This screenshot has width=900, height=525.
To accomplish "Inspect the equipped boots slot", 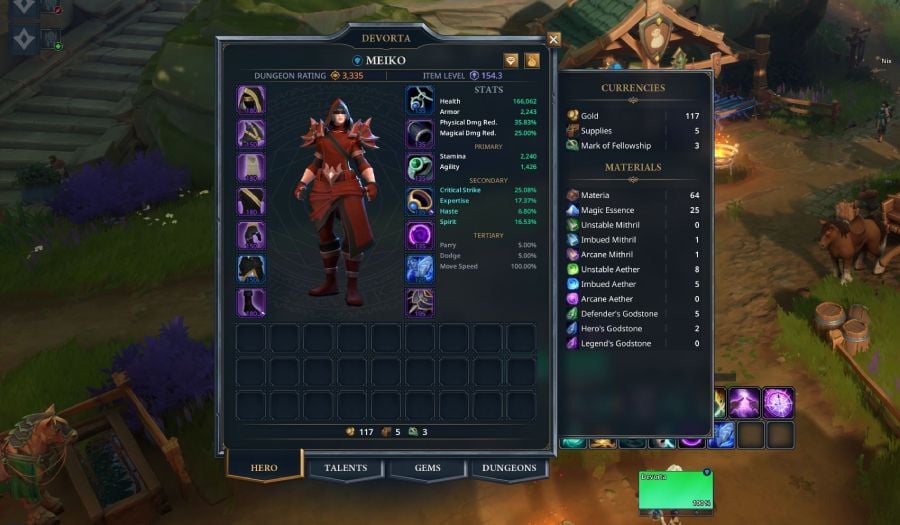I will click(251, 302).
